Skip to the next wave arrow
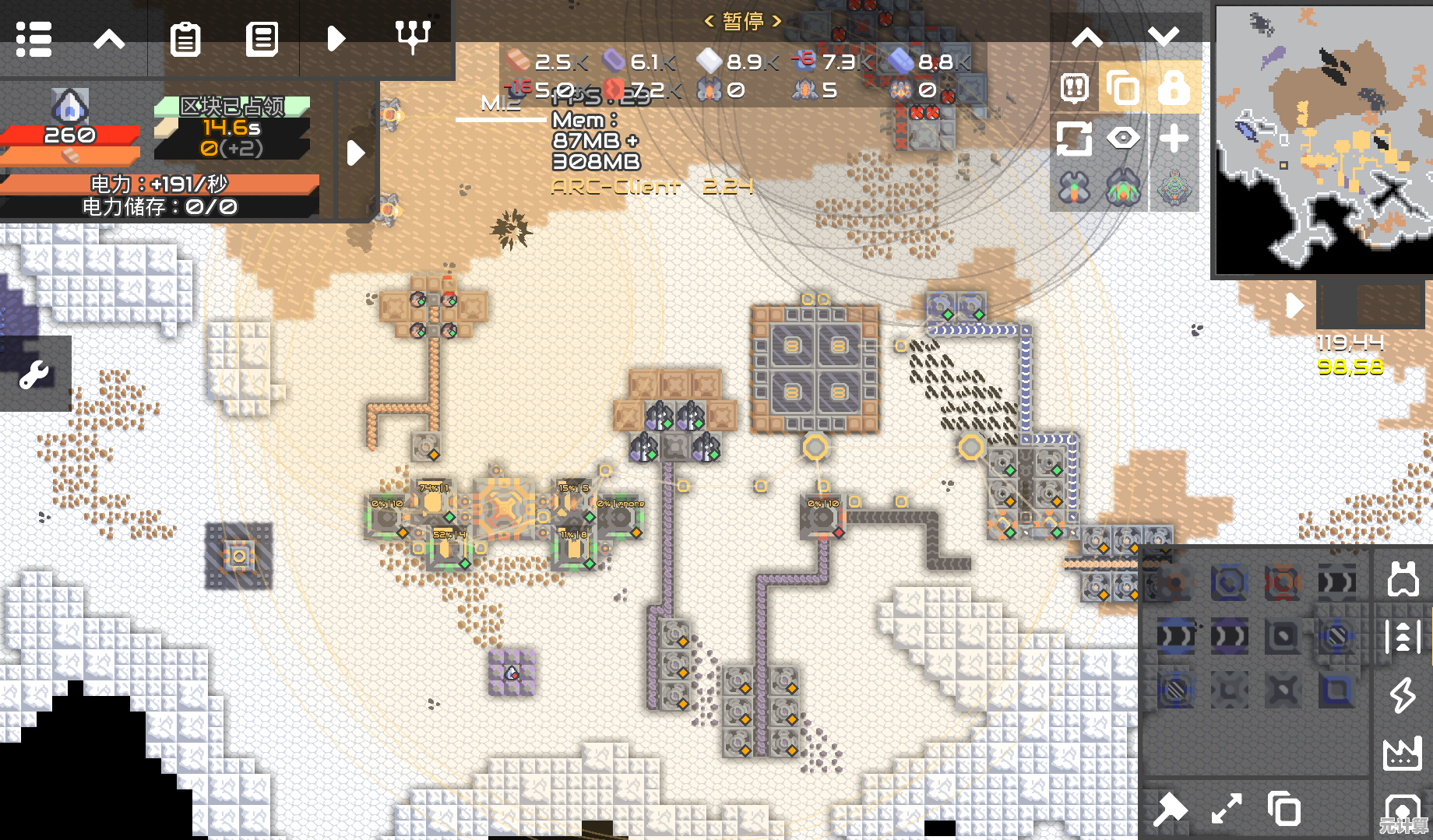The width and height of the screenshot is (1433, 840). pyautogui.click(x=356, y=153)
